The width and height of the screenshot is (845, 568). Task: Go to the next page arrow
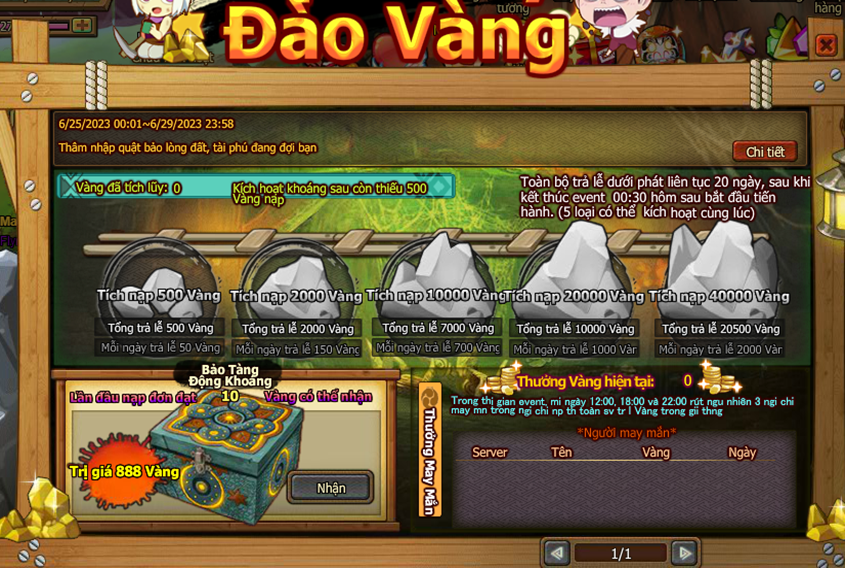(x=684, y=553)
